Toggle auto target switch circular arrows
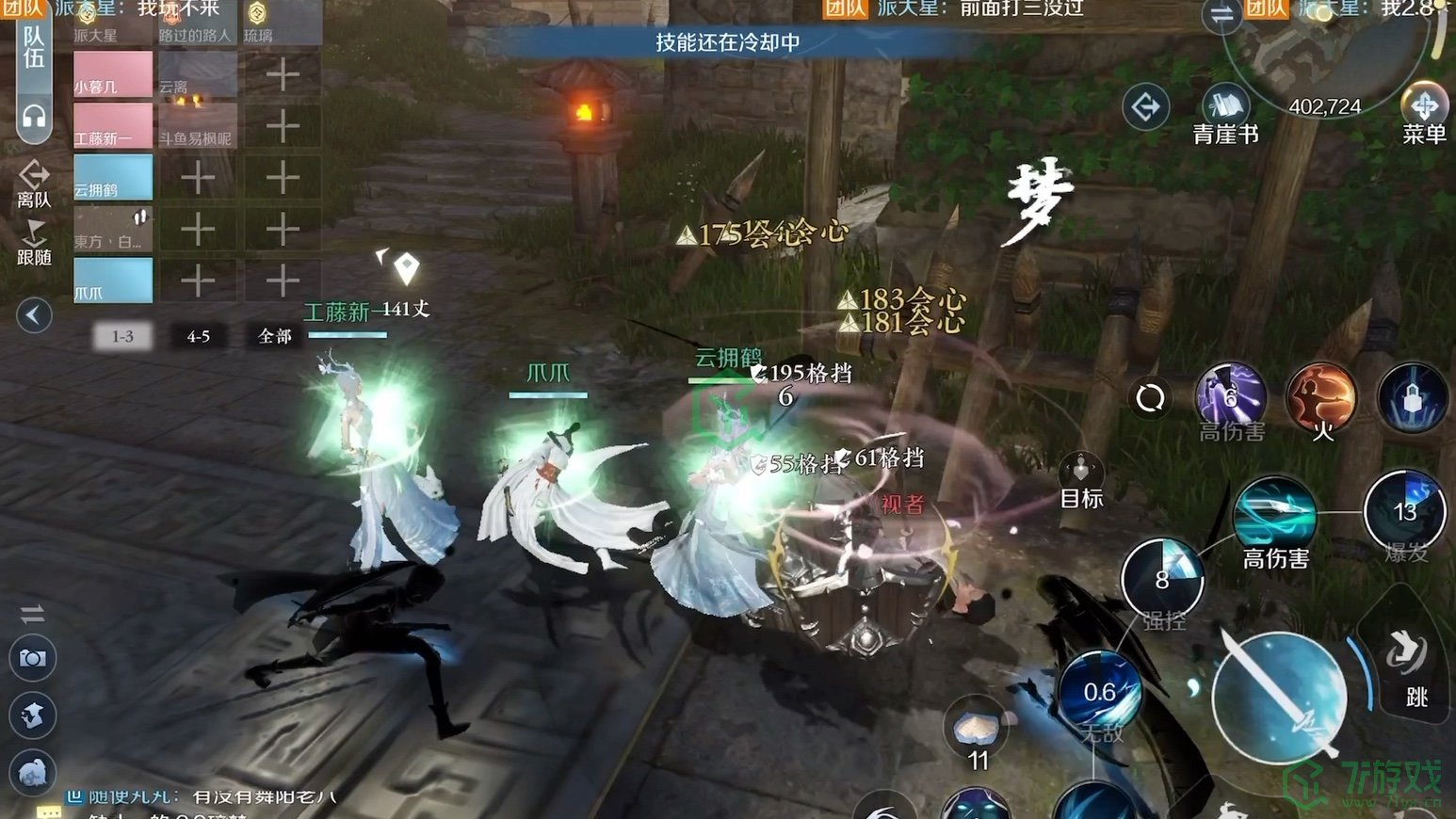The height and width of the screenshot is (819, 1456). pos(1151,398)
